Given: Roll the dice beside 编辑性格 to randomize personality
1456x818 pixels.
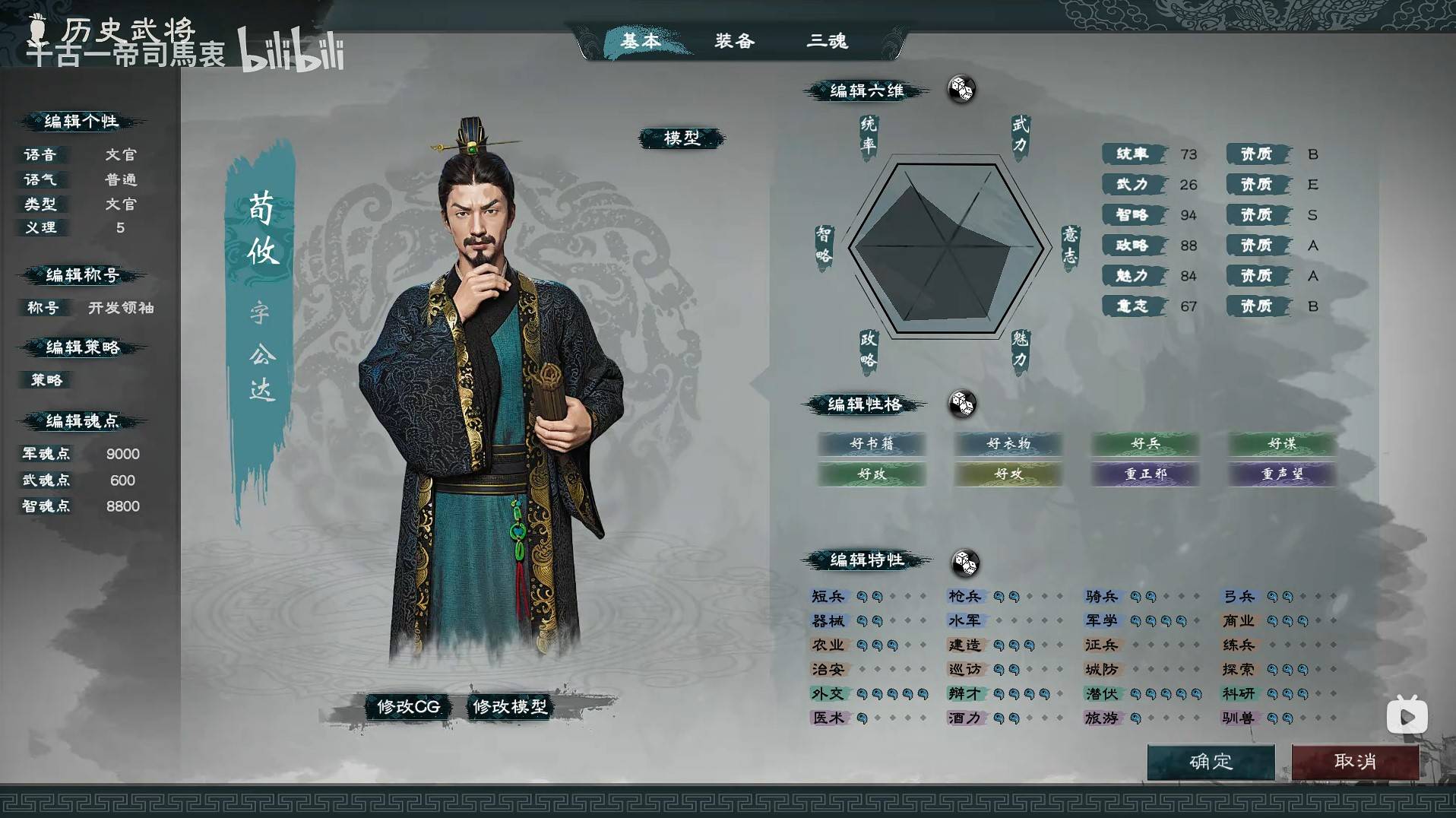Looking at the screenshot, I should 962,405.
